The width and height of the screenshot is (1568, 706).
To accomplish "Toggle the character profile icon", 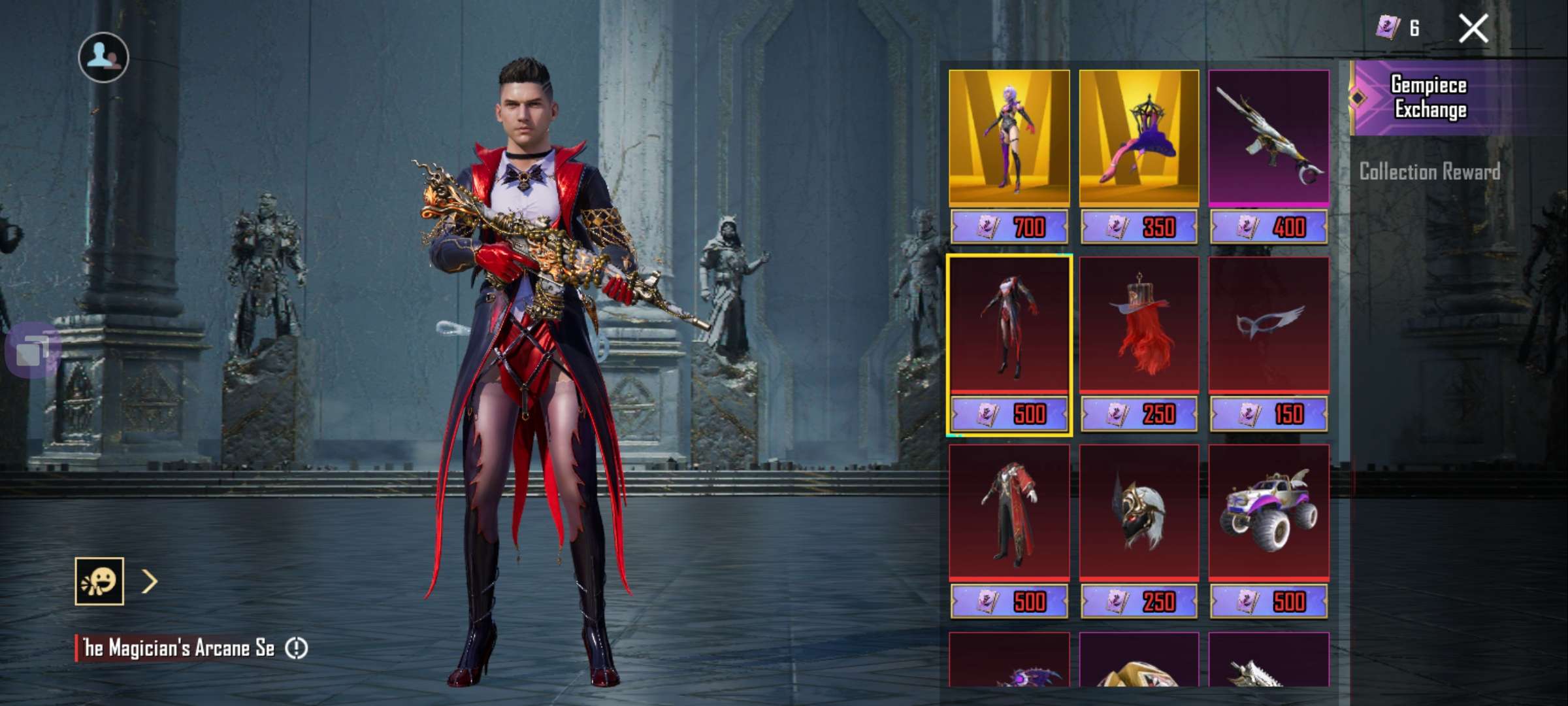I will [103, 58].
